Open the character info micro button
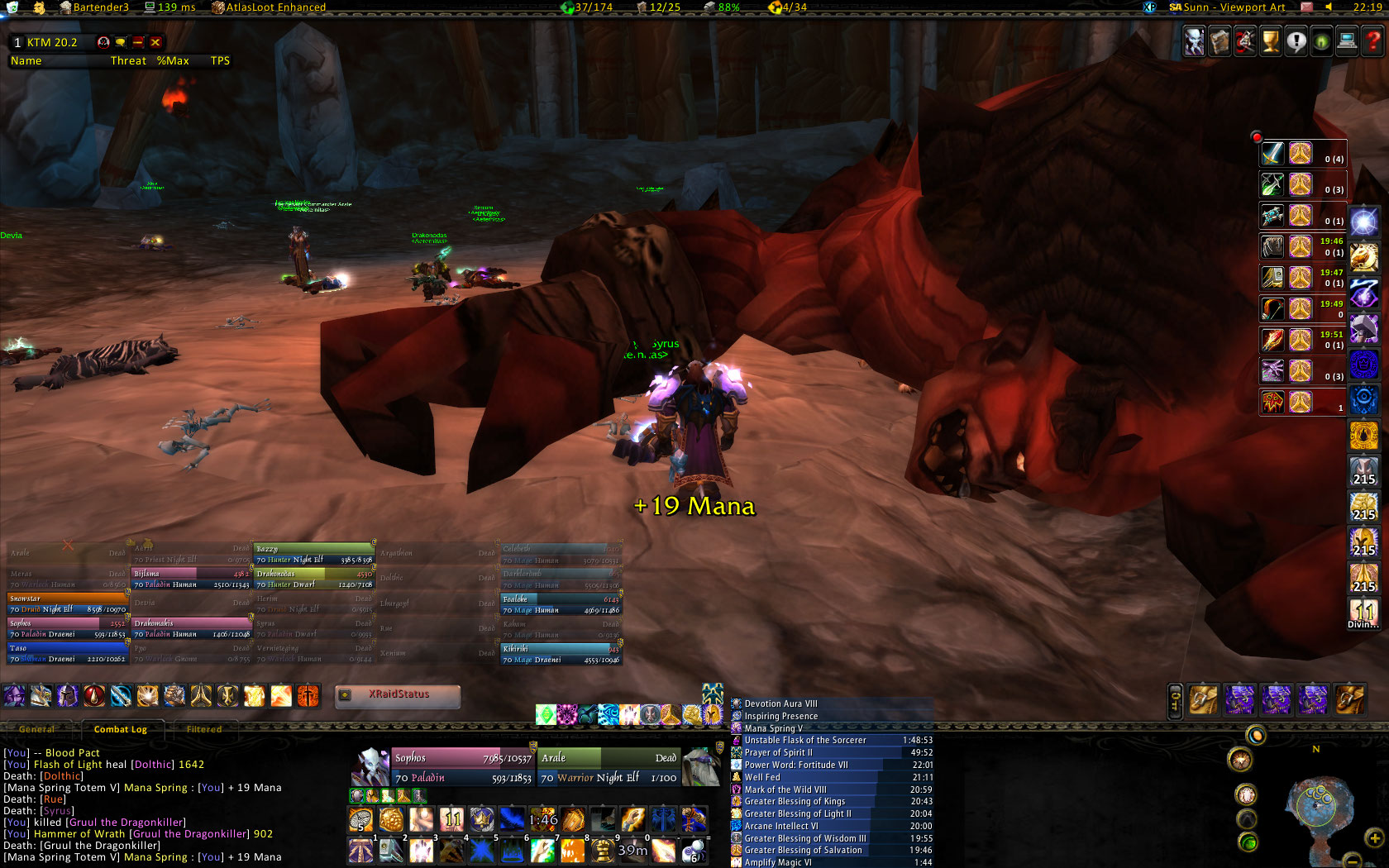The width and height of the screenshot is (1389, 868). (1194, 41)
